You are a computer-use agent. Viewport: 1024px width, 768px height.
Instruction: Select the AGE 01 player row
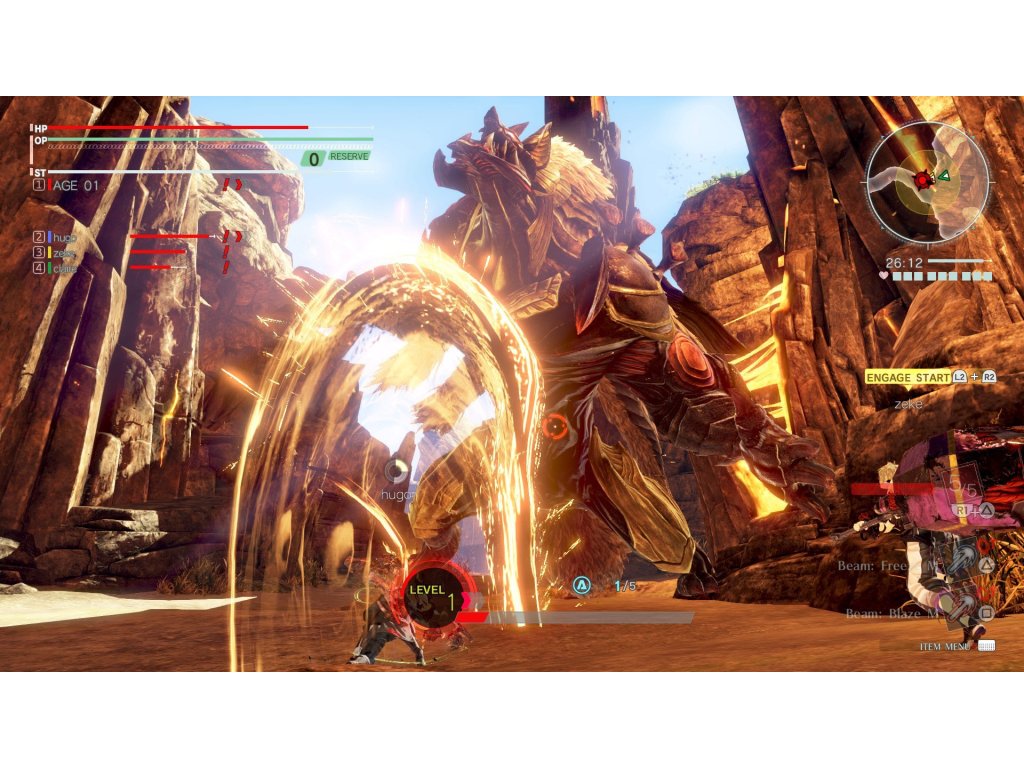[75, 185]
